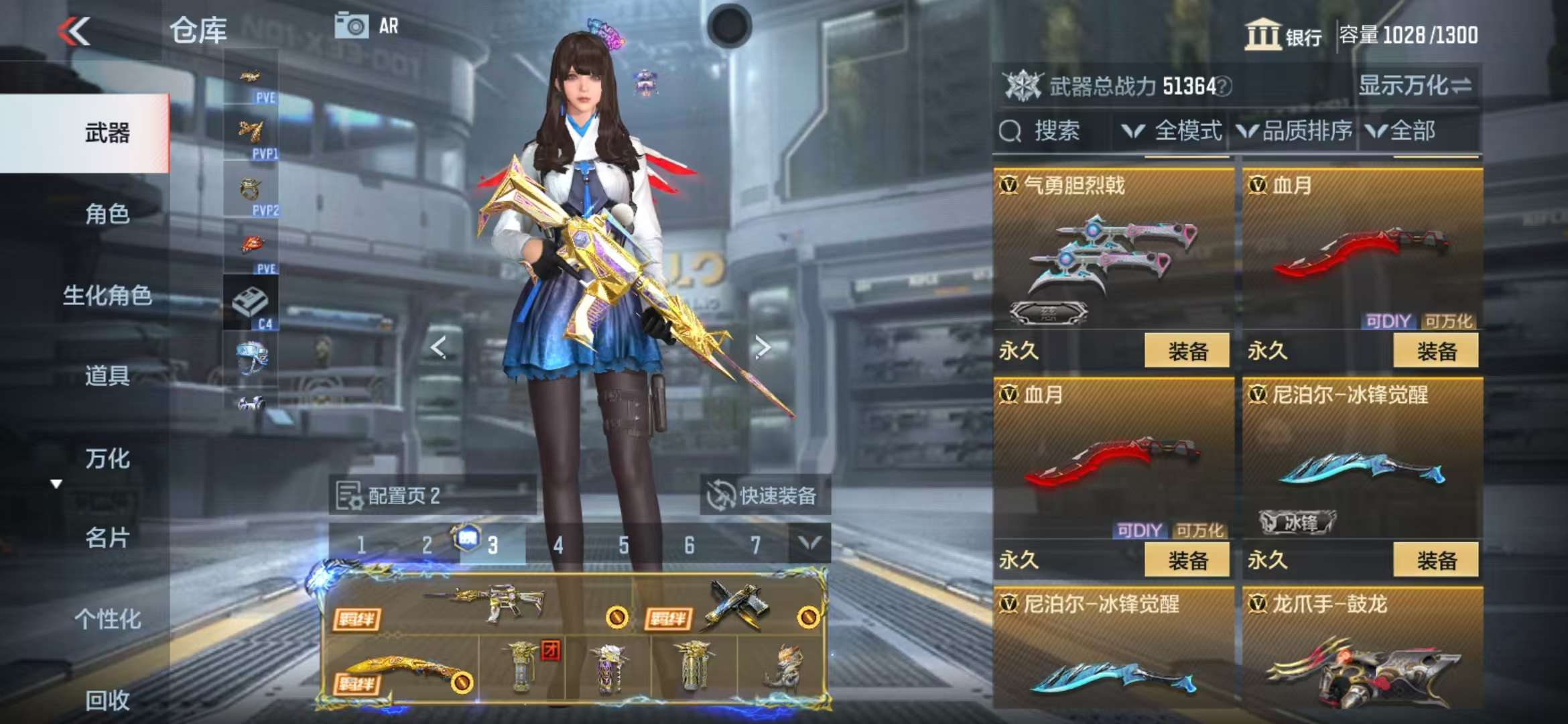Select the C4 loadout slot
The width and height of the screenshot is (1568, 724).
pyautogui.click(x=251, y=304)
